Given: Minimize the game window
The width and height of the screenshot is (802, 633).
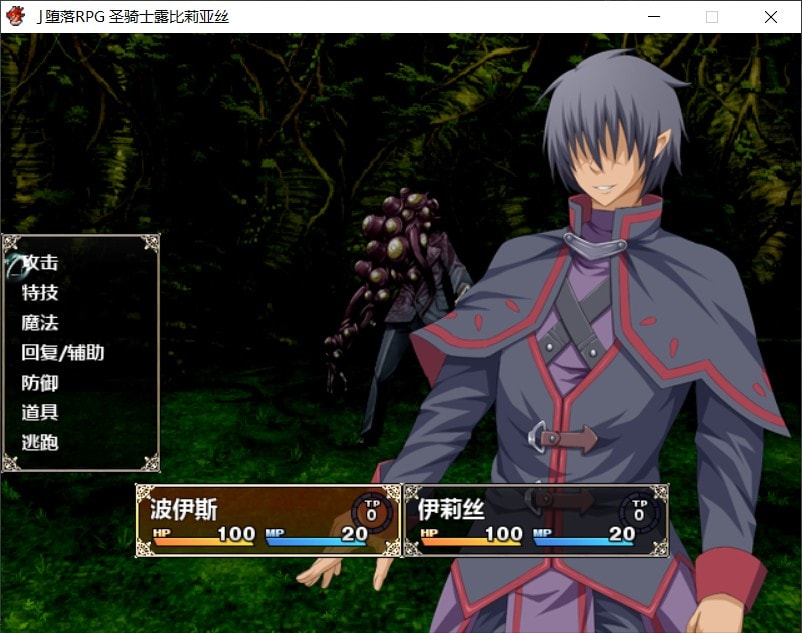Looking at the screenshot, I should [654, 17].
